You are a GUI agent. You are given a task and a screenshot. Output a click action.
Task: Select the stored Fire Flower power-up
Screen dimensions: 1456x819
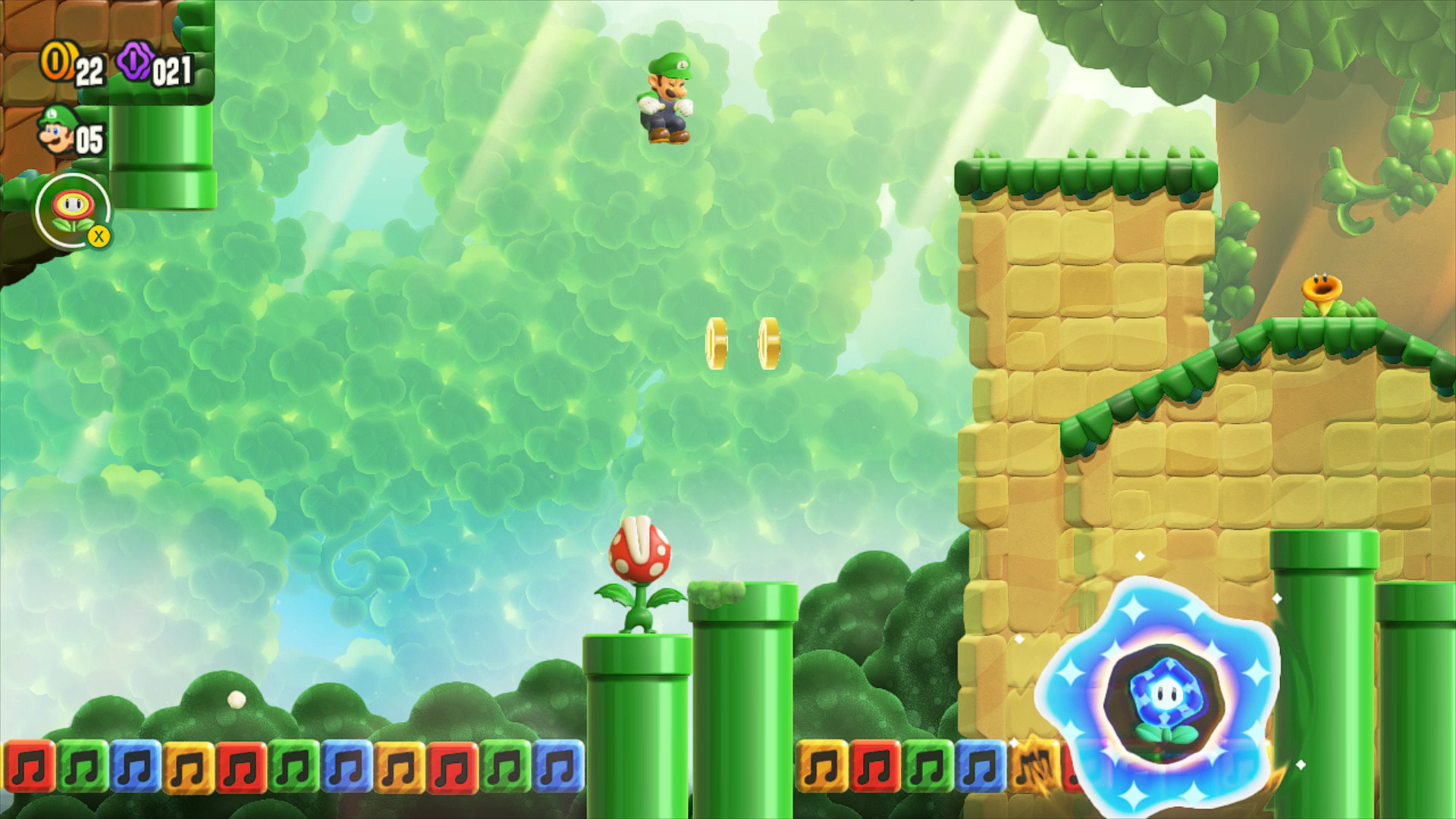[x=74, y=206]
